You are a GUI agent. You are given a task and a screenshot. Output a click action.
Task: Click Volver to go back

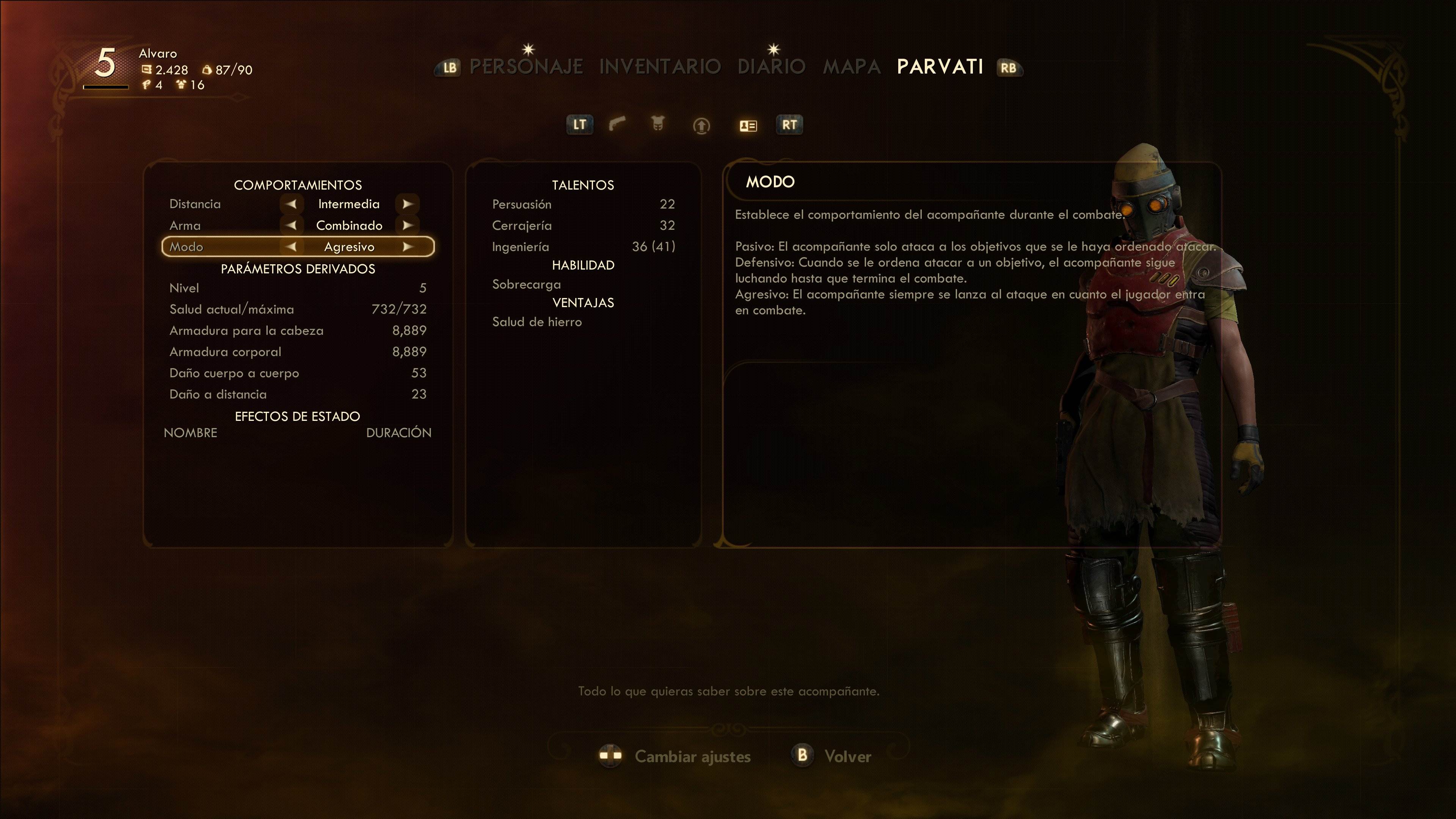coord(847,756)
